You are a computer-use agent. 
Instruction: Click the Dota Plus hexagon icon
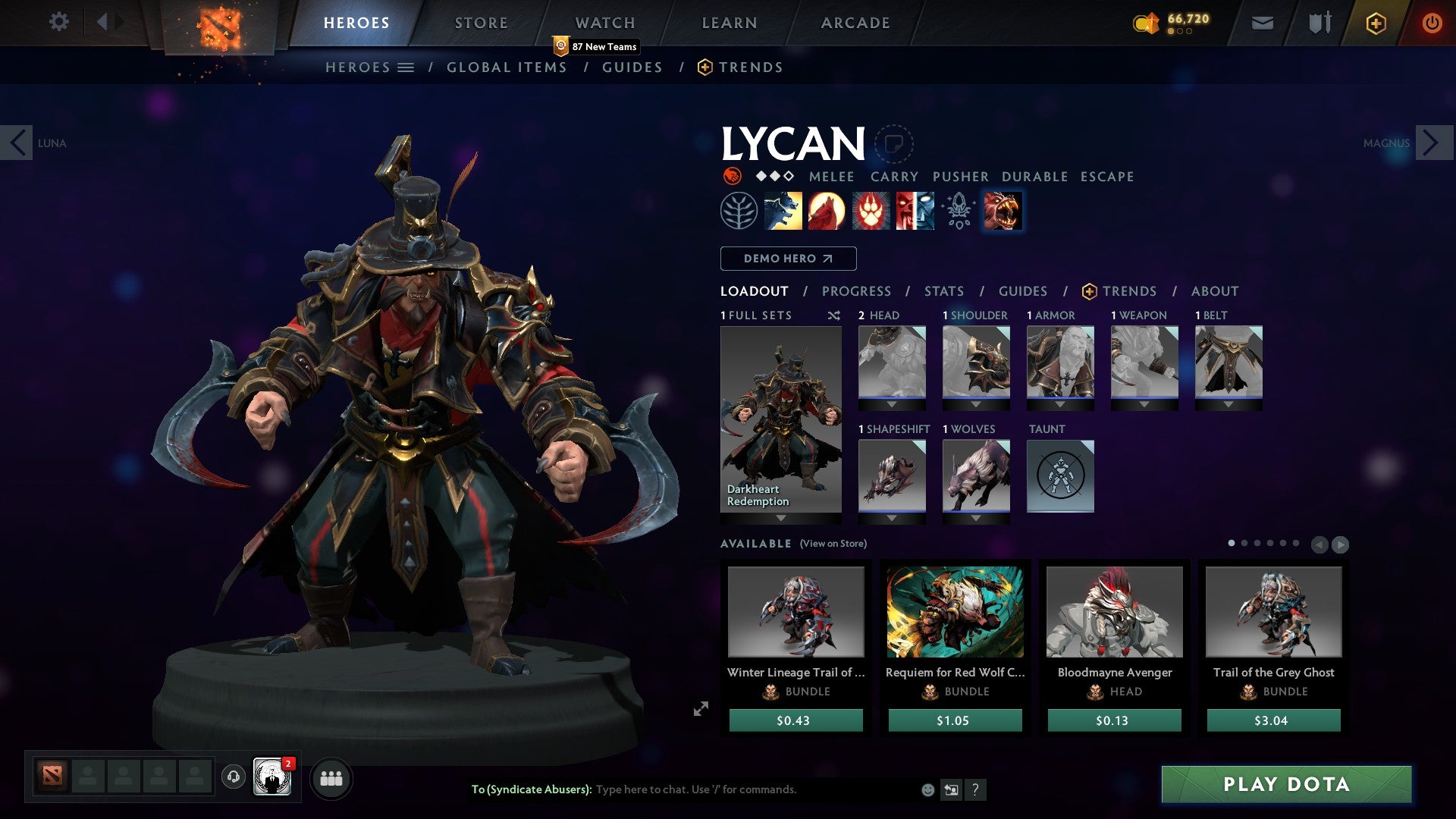(x=1377, y=24)
